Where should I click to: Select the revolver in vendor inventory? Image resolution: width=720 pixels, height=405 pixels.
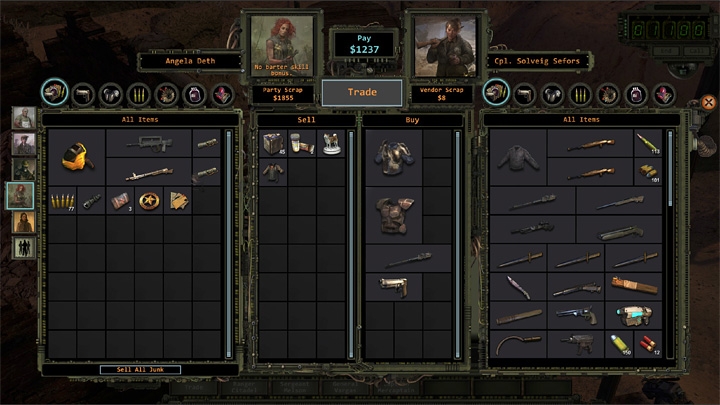(x=575, y=315)
